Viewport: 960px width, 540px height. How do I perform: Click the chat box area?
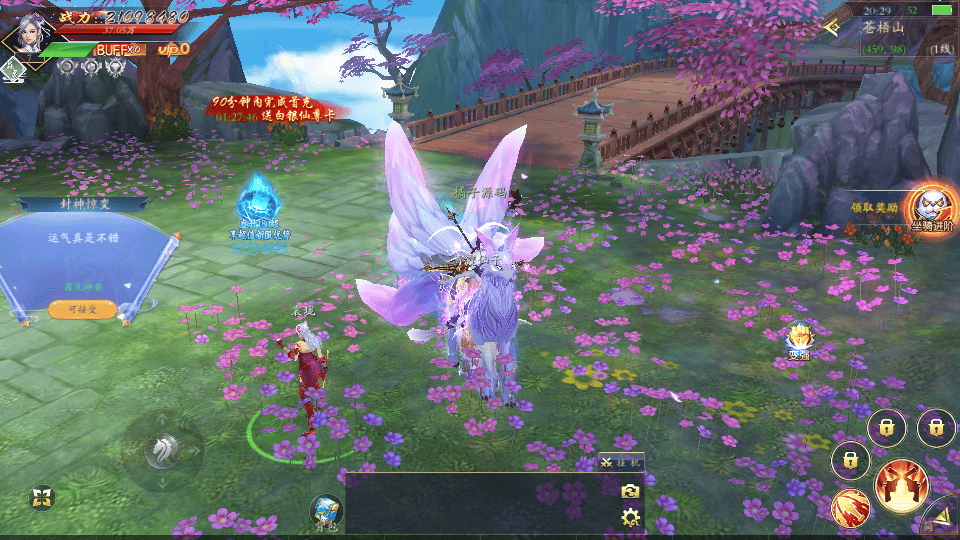tap(480, 503)
